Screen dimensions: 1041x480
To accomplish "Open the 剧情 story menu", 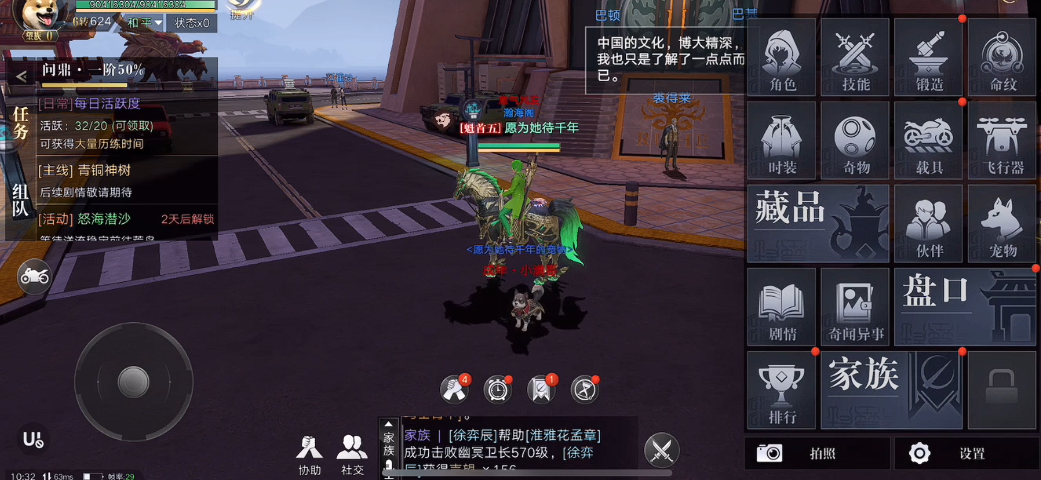I will coord(782,307).
